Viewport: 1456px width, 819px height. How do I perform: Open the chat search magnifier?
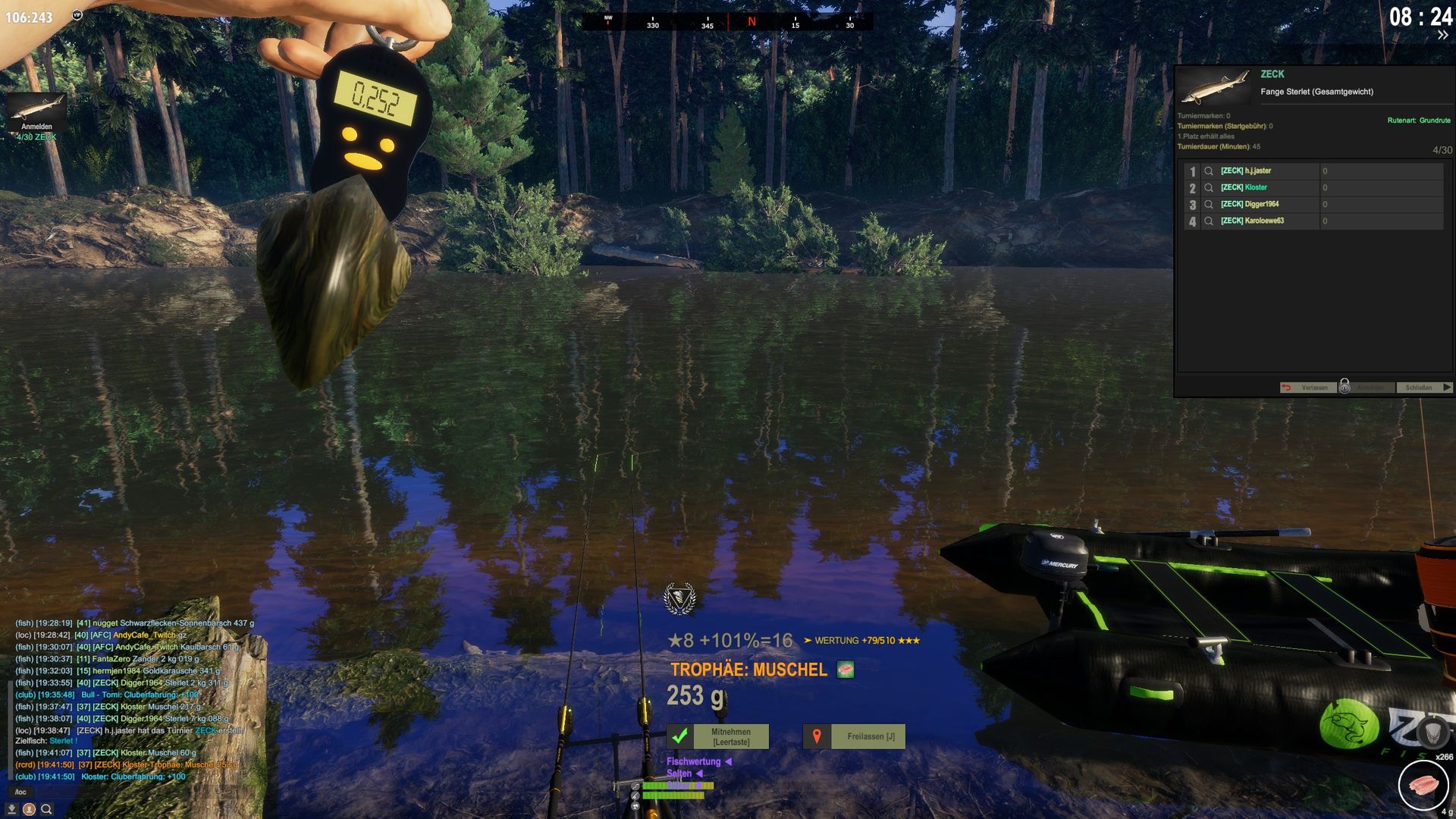pyautogui.click(x=46, y=809)
